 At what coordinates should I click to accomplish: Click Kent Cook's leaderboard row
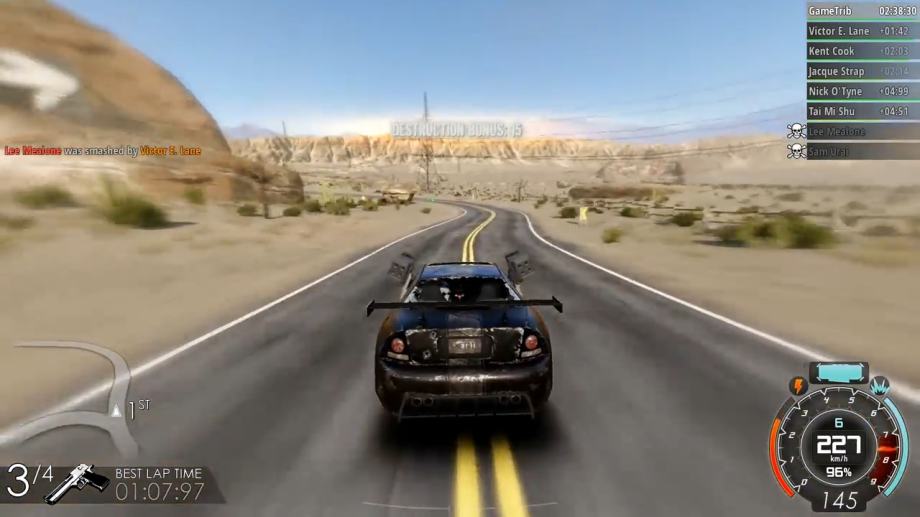[x=862, y=51]
